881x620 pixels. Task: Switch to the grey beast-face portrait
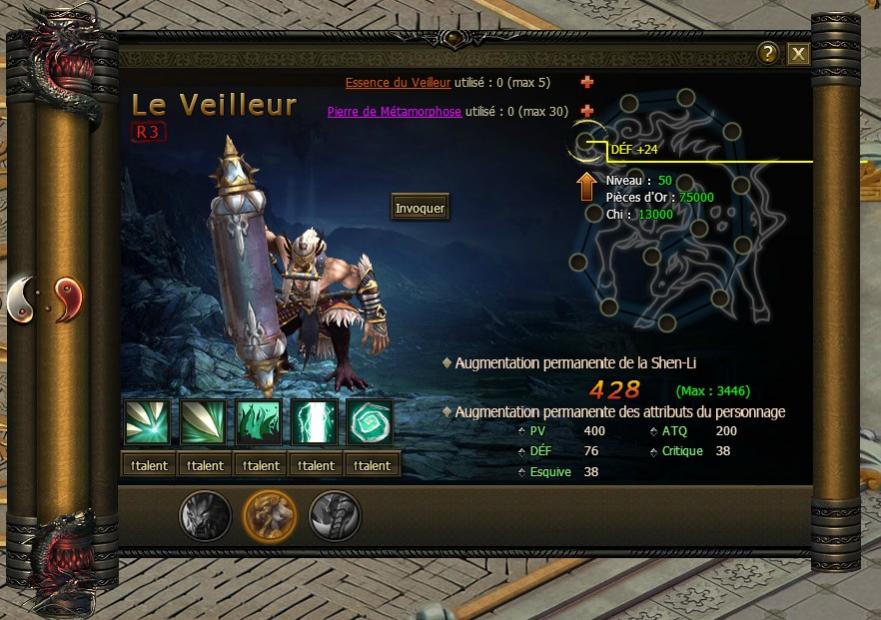click(205, 517)
